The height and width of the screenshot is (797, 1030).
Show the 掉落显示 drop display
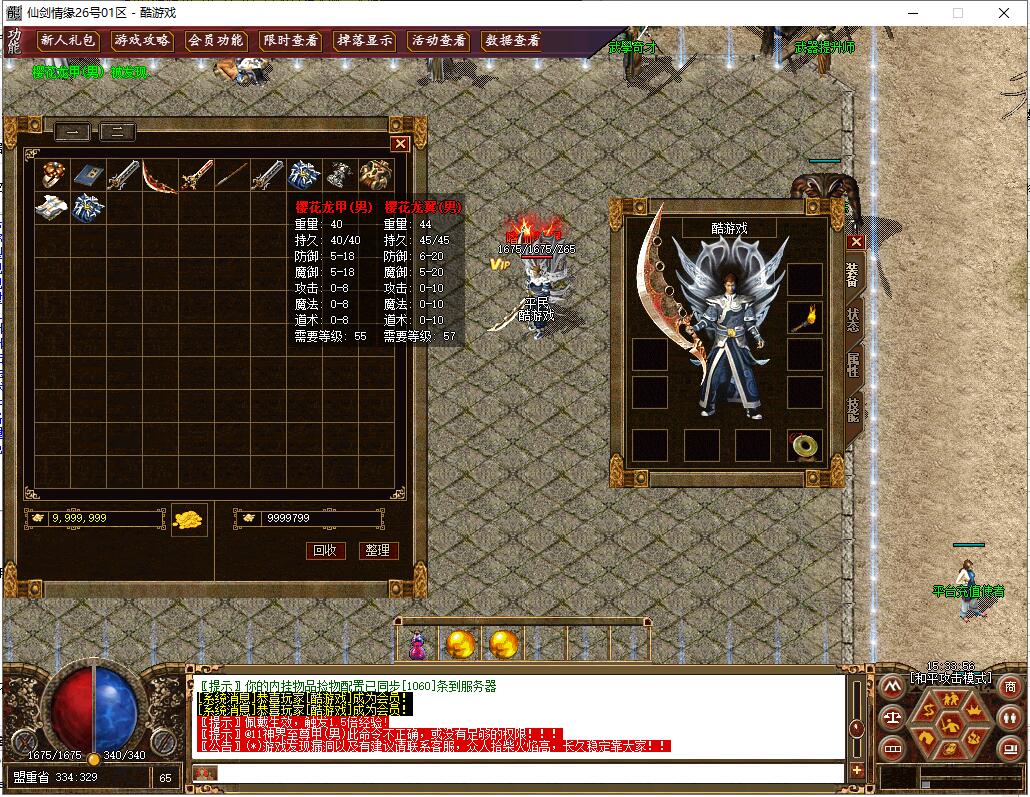tap(364, 41)
